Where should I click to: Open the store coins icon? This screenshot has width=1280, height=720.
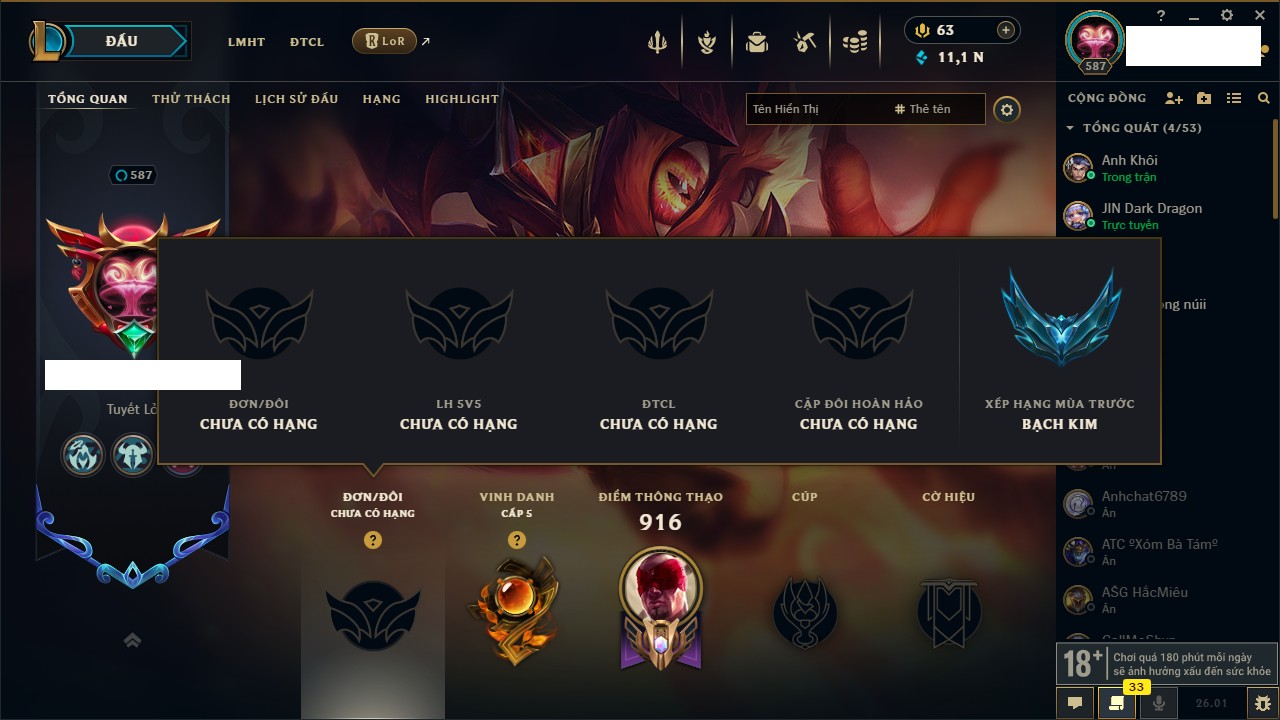click(854, 42)
